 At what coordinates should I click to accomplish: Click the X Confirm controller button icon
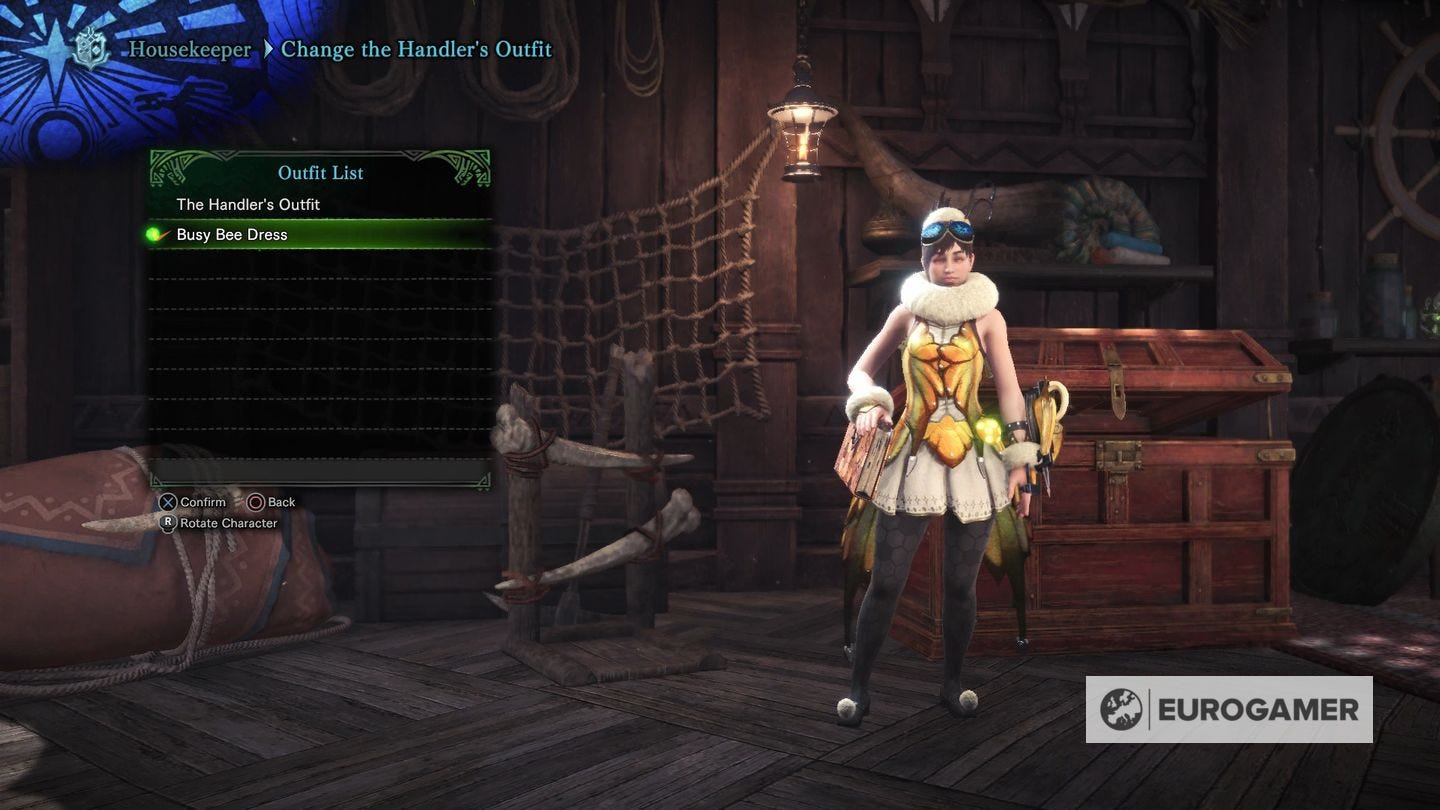[x=166, y=502]
